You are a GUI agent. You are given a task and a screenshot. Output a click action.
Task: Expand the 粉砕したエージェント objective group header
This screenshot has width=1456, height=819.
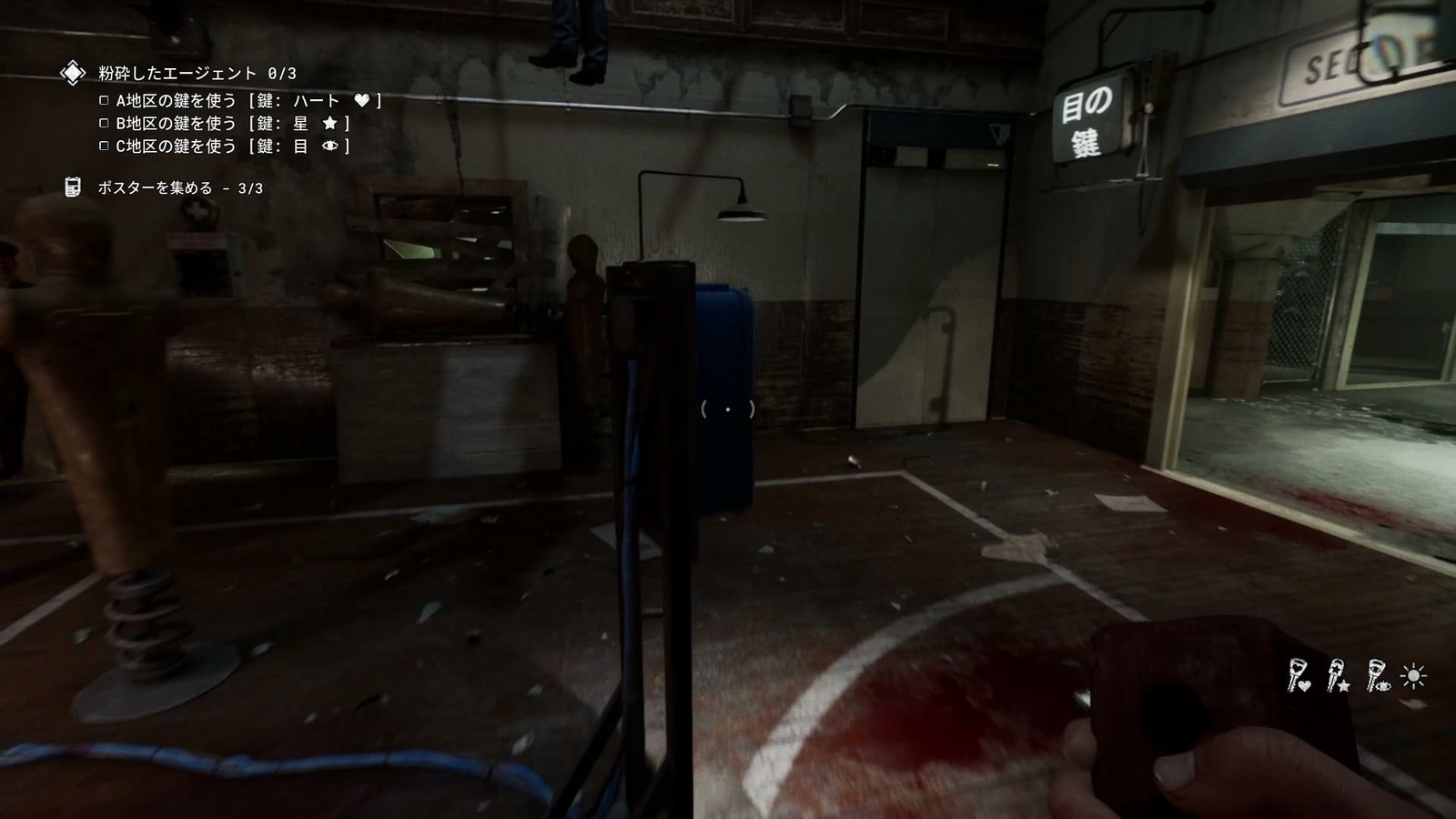(196, 73)
